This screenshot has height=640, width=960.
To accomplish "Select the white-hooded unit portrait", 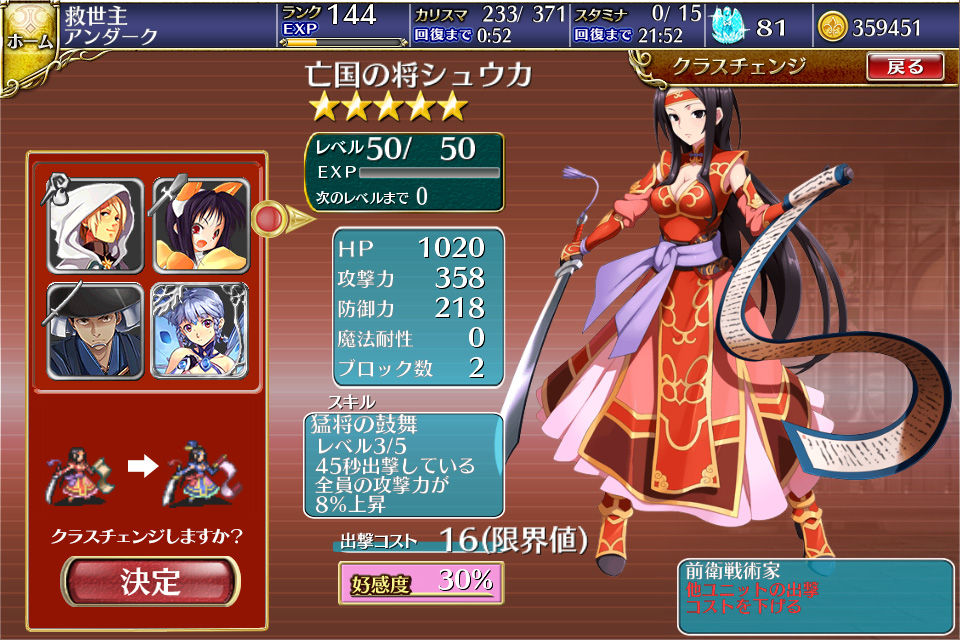I will (96, 227).
